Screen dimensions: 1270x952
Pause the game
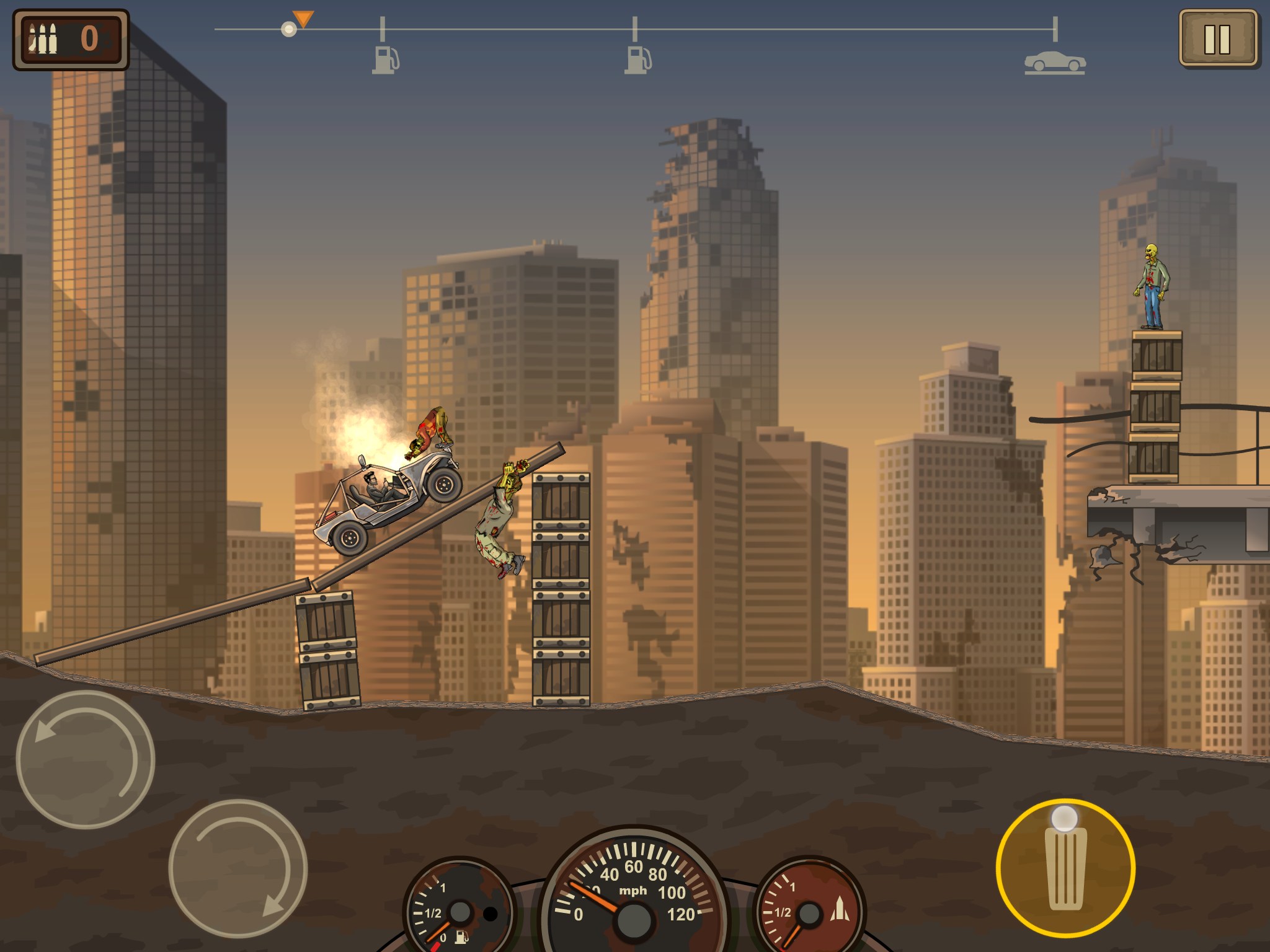click(1217, 38)
